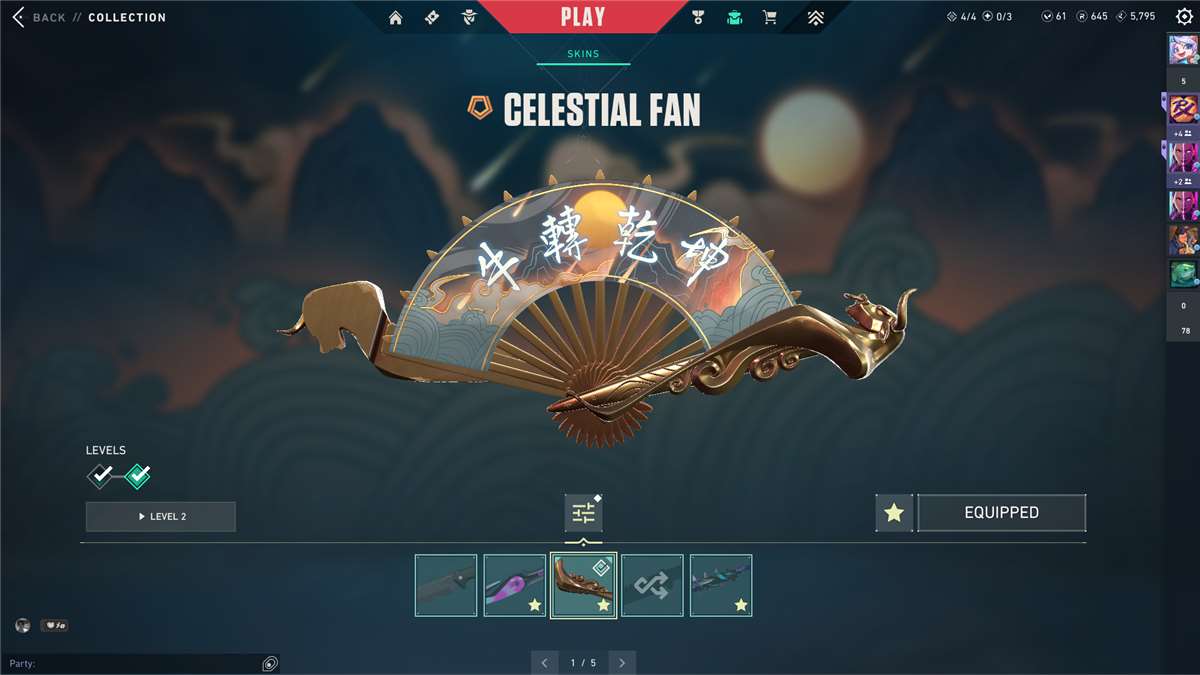Viewport: 1200px width, 675px height.
Task: Choose the random shuffle skin tile
Action: (652, 585)
